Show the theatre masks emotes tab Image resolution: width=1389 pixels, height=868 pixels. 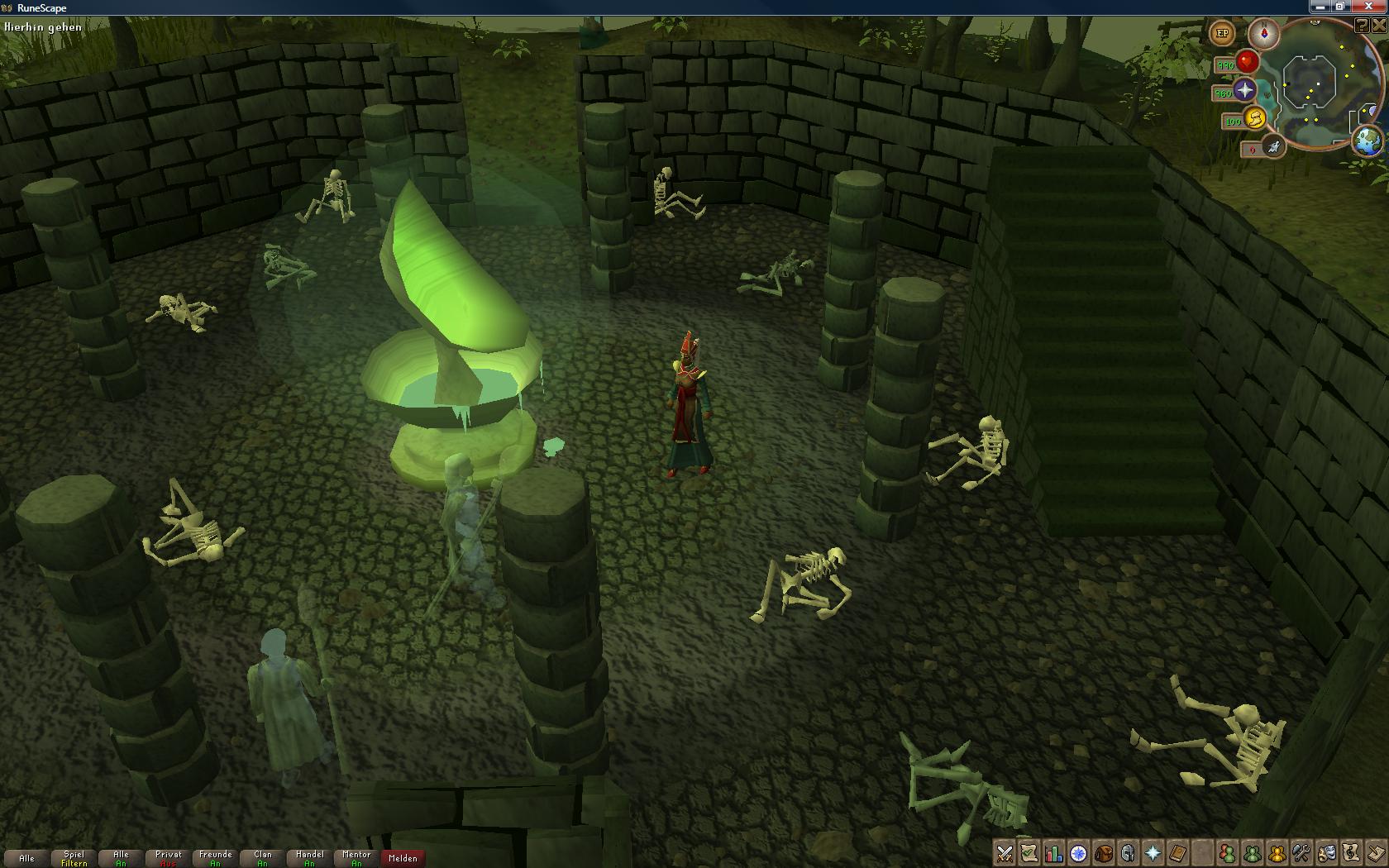[1325, 853]
